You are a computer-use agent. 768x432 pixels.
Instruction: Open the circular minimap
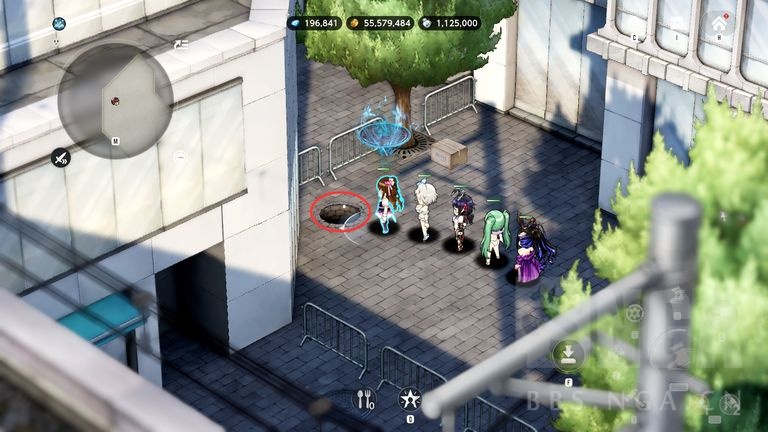[115, 101]
